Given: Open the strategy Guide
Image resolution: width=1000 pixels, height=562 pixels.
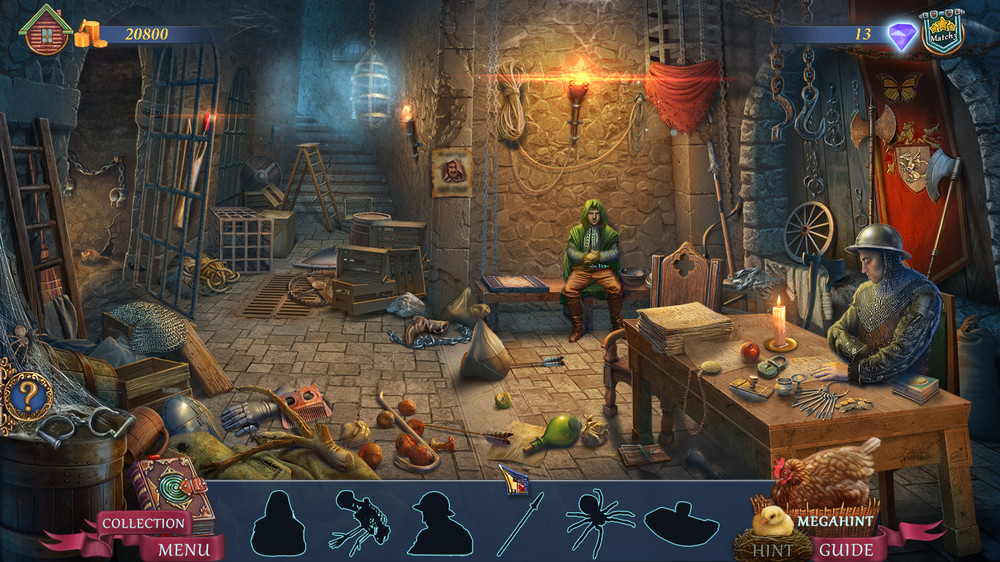Looking at the screenshot, I should [x=846, y=549].
